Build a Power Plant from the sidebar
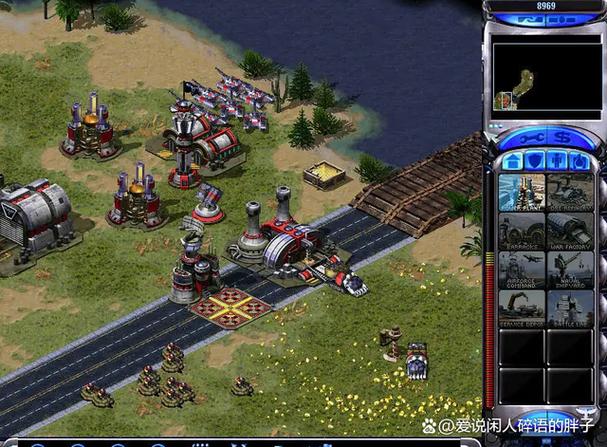 (x=521, y=192)
